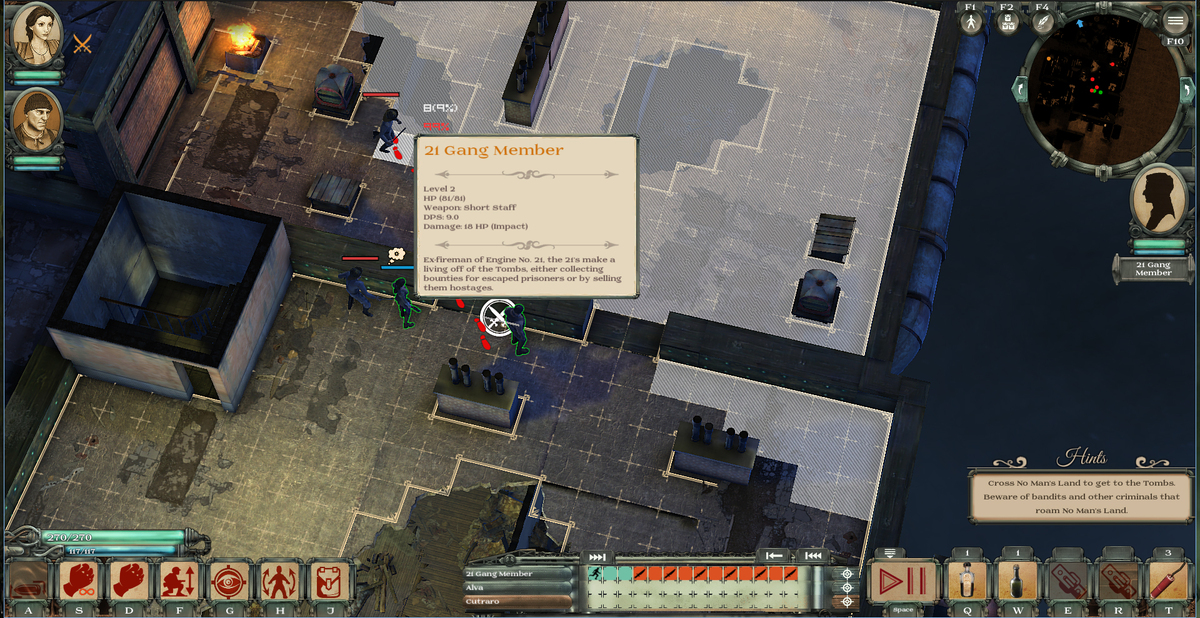Image resolution: width=1200 pixels, height=618 pixels.
Task: Select the 21 Gang Member silhouette portrait
Action: [1158, 200]
